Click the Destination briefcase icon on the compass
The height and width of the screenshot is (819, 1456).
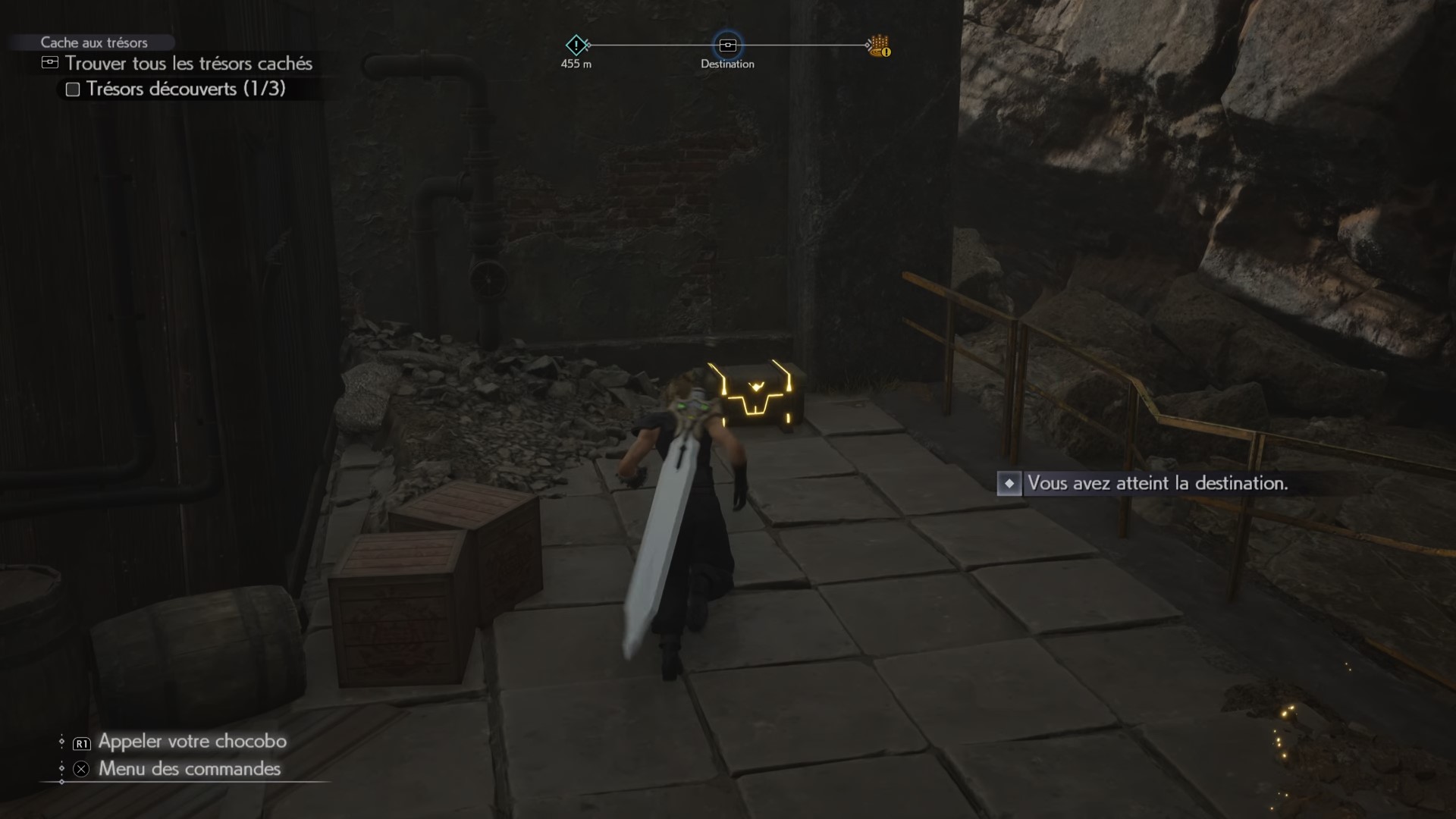[x=729, y=45]
